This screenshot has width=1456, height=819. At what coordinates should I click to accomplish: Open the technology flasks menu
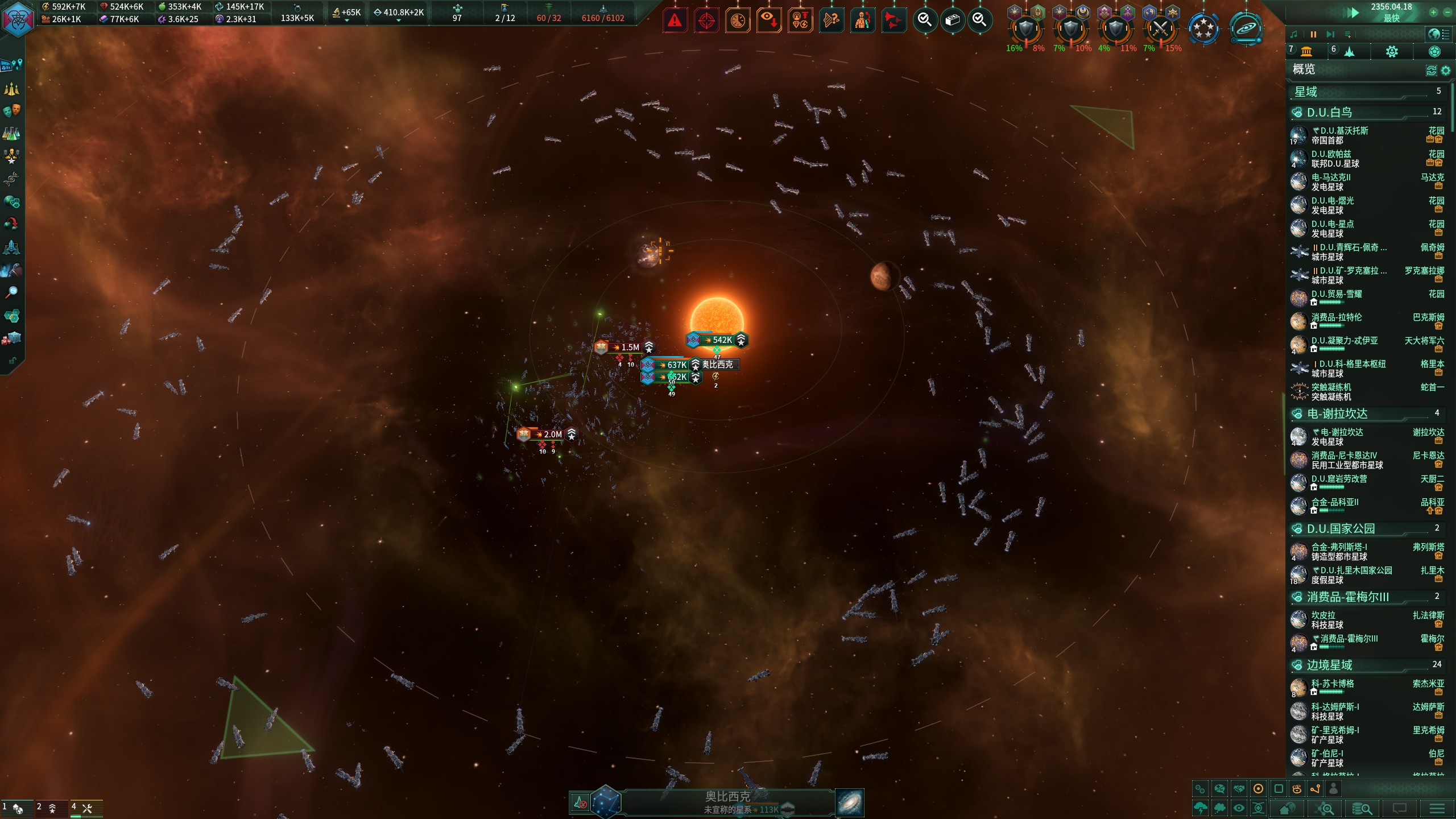11,133
